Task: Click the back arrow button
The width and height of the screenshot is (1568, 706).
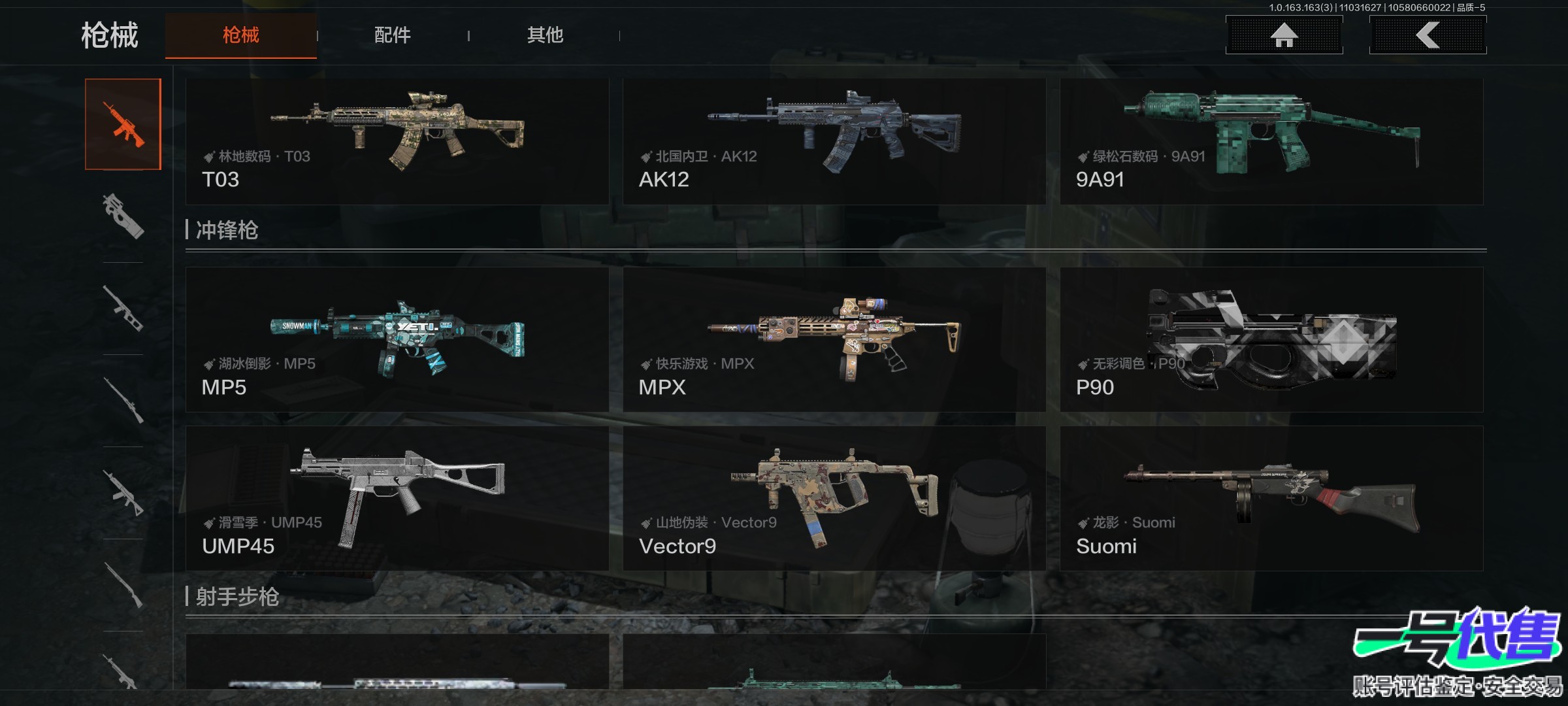Action: pos(1428,35)
